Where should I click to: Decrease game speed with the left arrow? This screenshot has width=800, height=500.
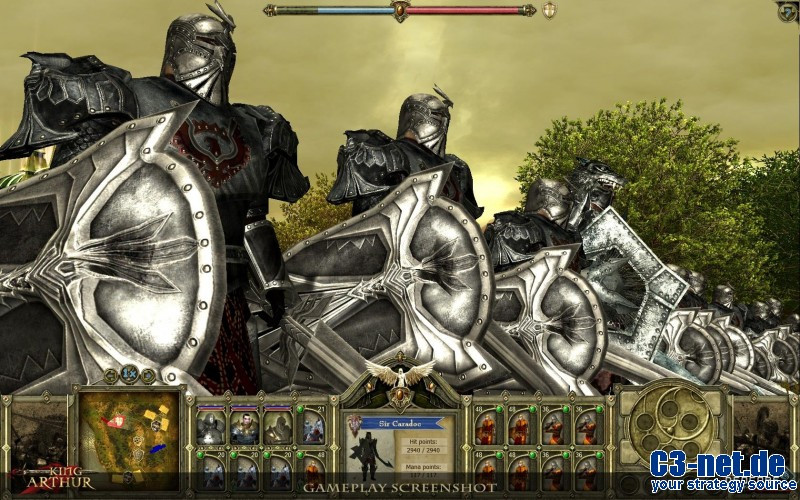pyautogui.click(x=111, y=376)
